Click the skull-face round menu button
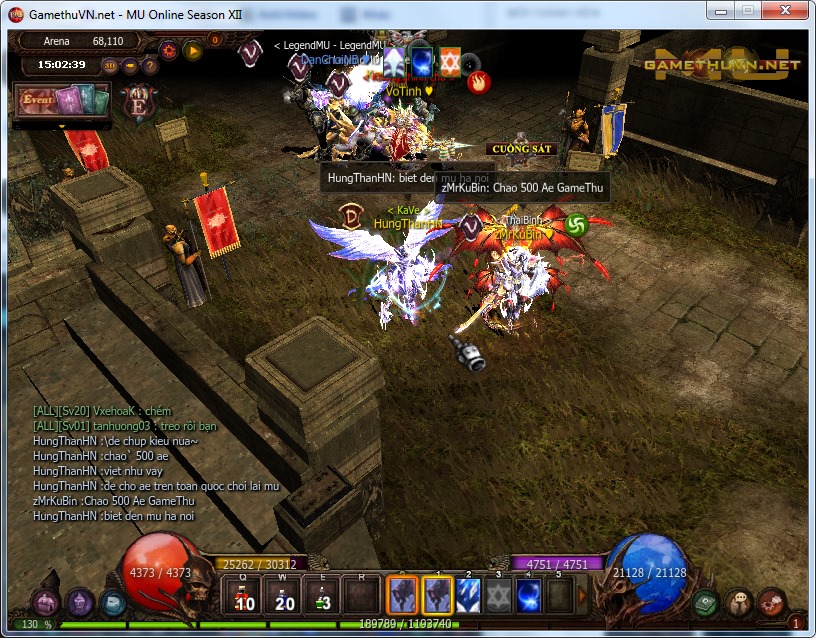The image size is (816, 638). (x=739, y=601)
